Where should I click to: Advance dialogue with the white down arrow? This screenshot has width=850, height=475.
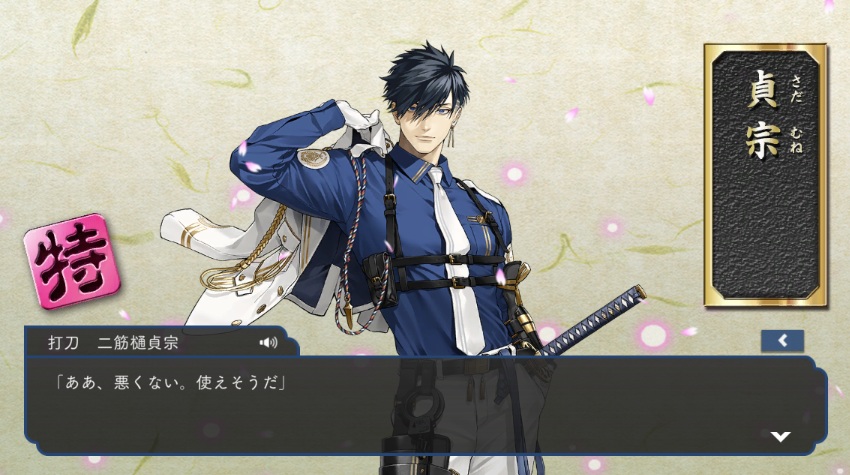click(781, 437)
